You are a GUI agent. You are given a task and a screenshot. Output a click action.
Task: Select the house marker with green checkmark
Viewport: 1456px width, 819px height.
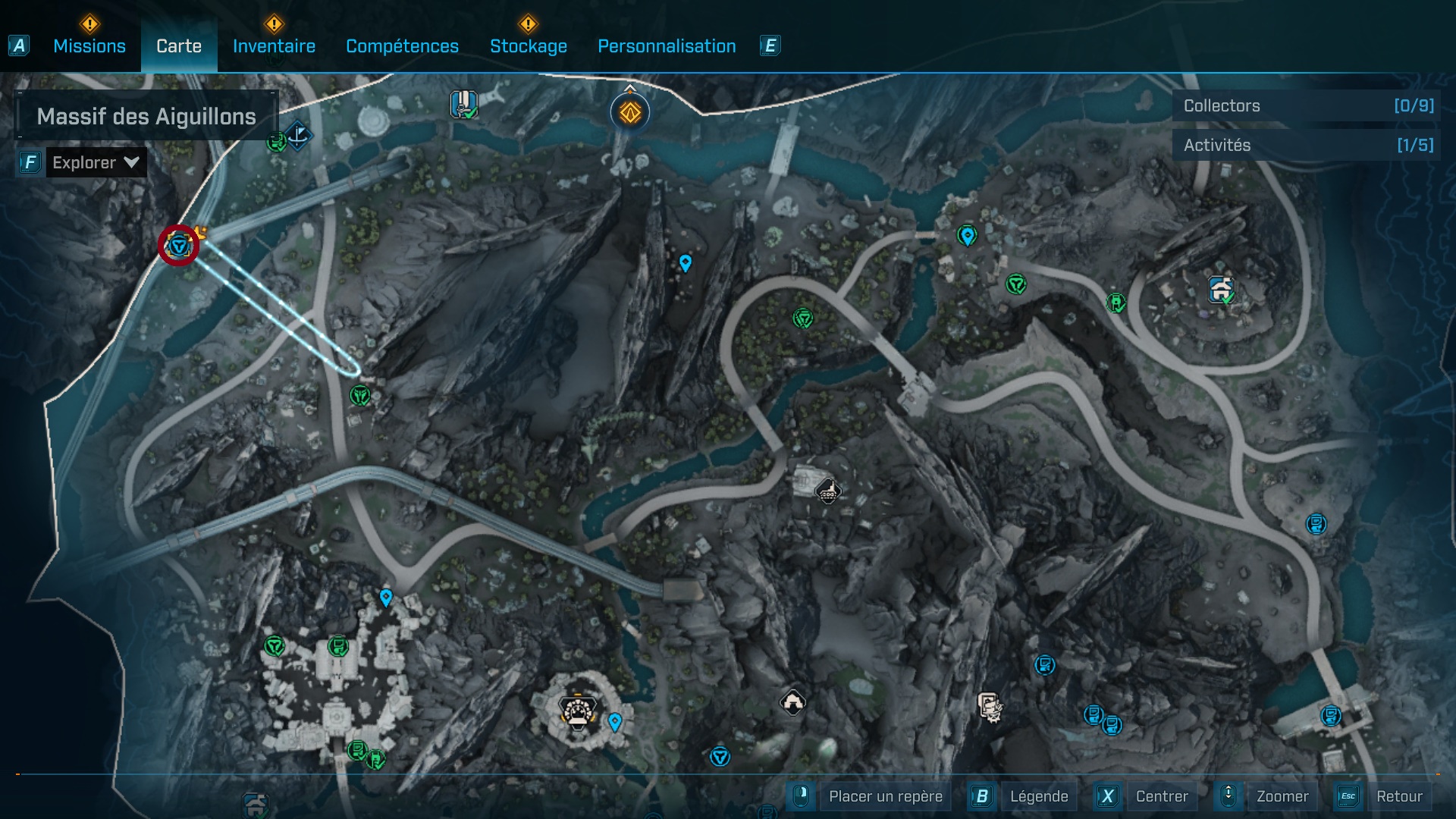[x=1220, y=290]
